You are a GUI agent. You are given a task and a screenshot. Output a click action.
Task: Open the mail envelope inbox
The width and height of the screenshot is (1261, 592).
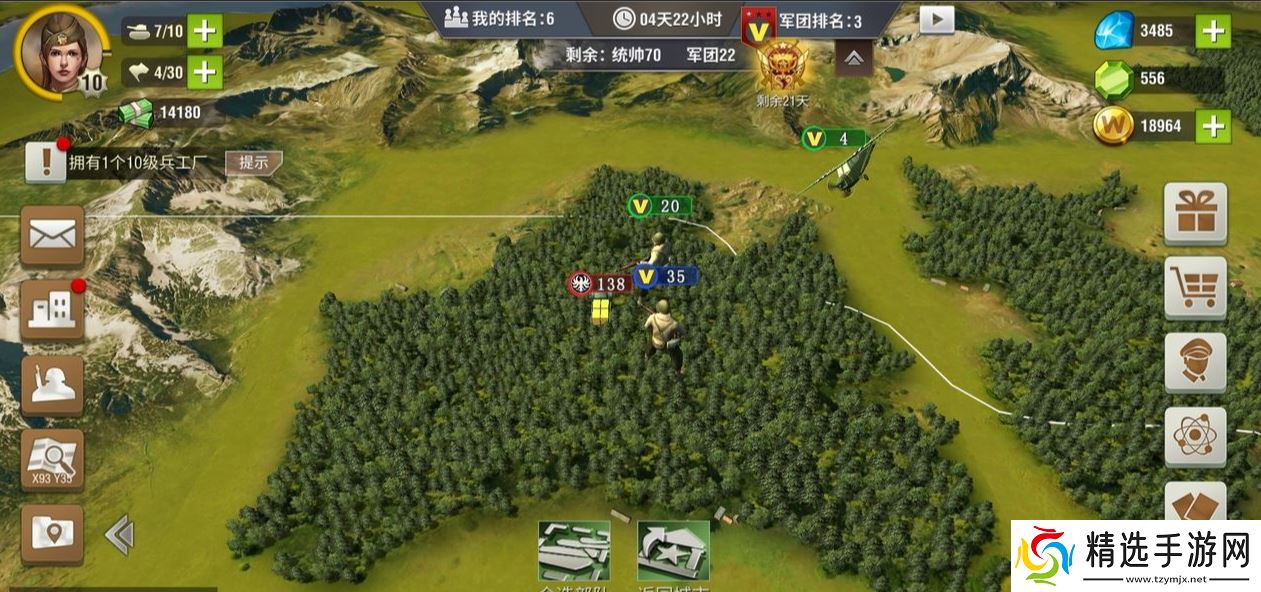point(52,236)
